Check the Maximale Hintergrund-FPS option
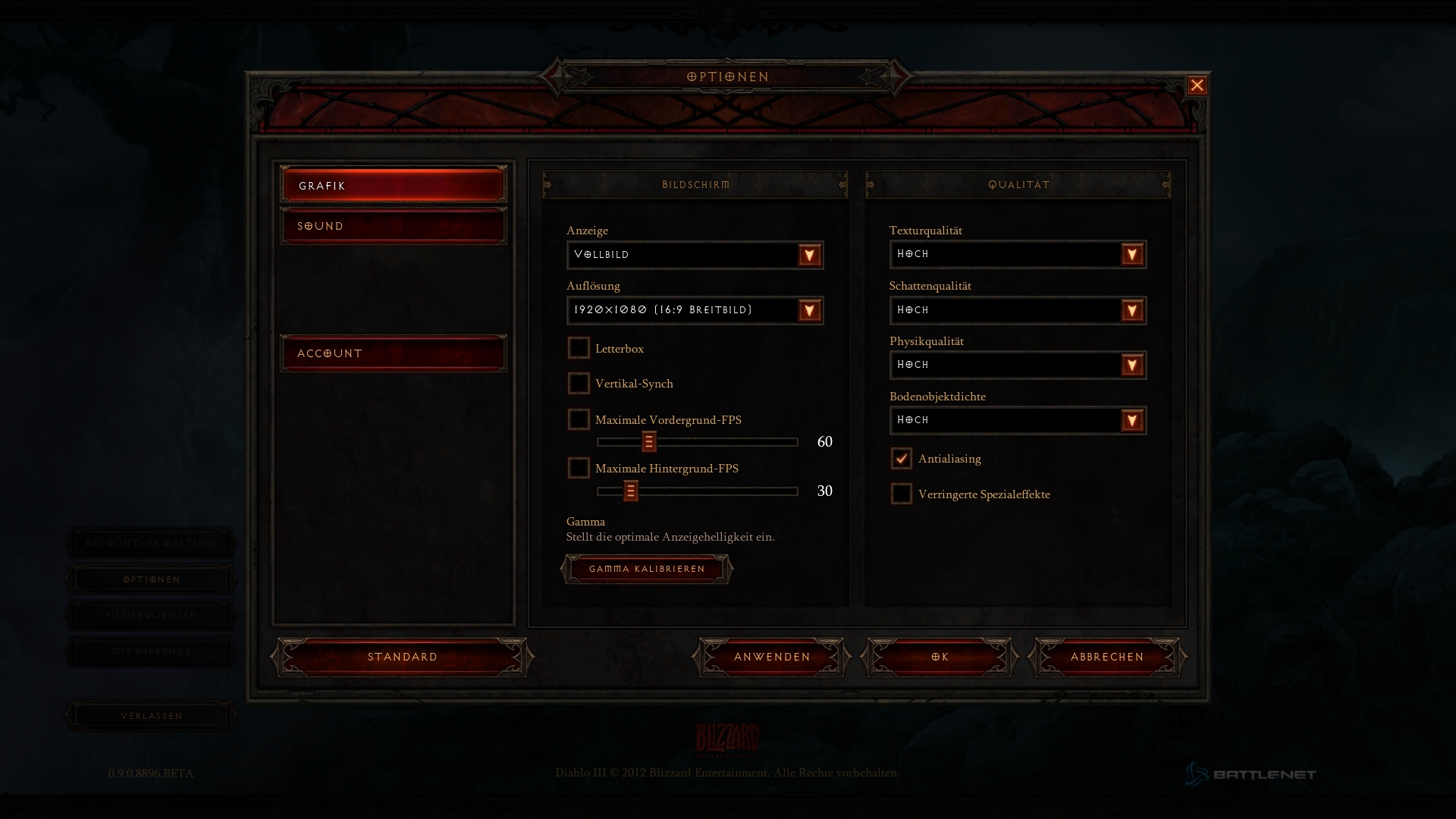 [x=579, y=468]
